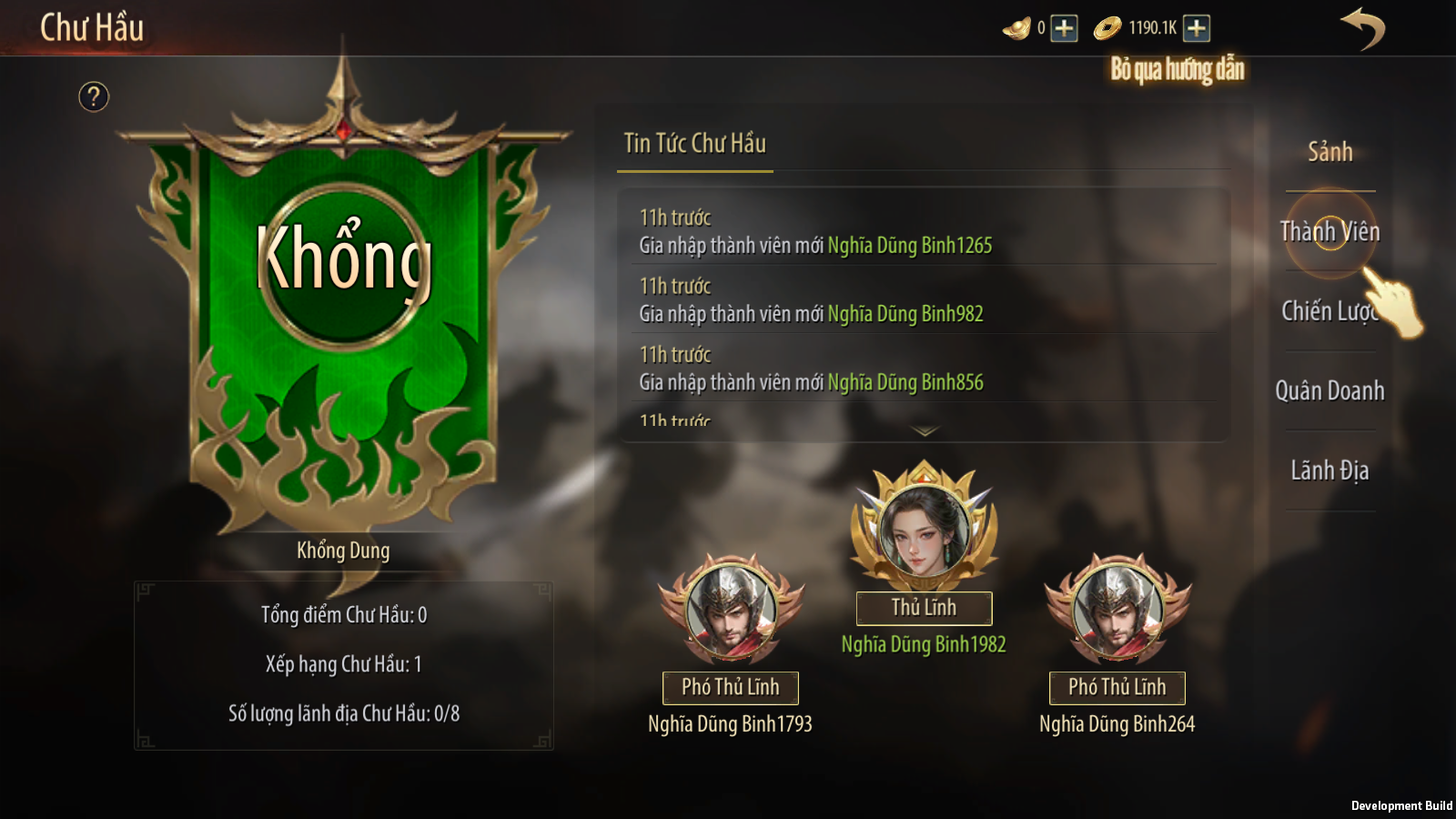Select the Chiến Lược tab
The width and height of the screenshot is (1456, 819).
tap(1330, 311)
